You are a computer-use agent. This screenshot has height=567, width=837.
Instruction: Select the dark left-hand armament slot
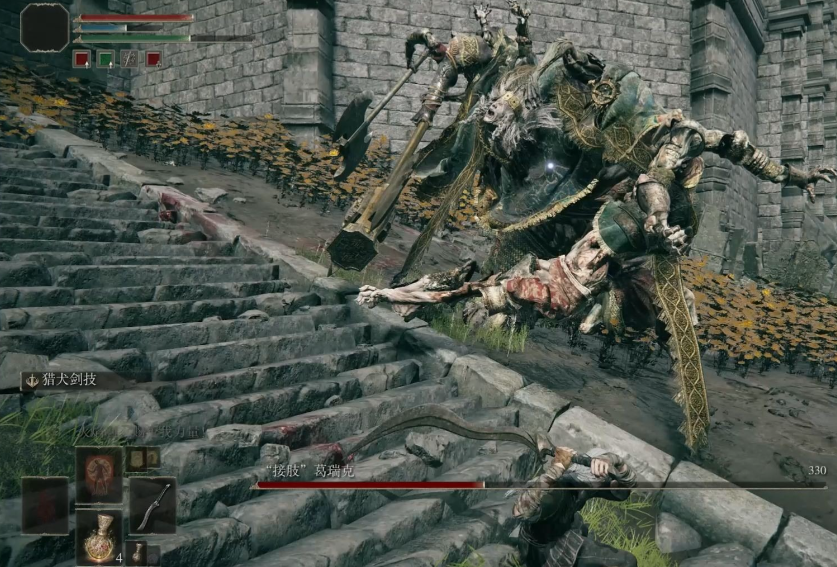(x=46, y=505)
